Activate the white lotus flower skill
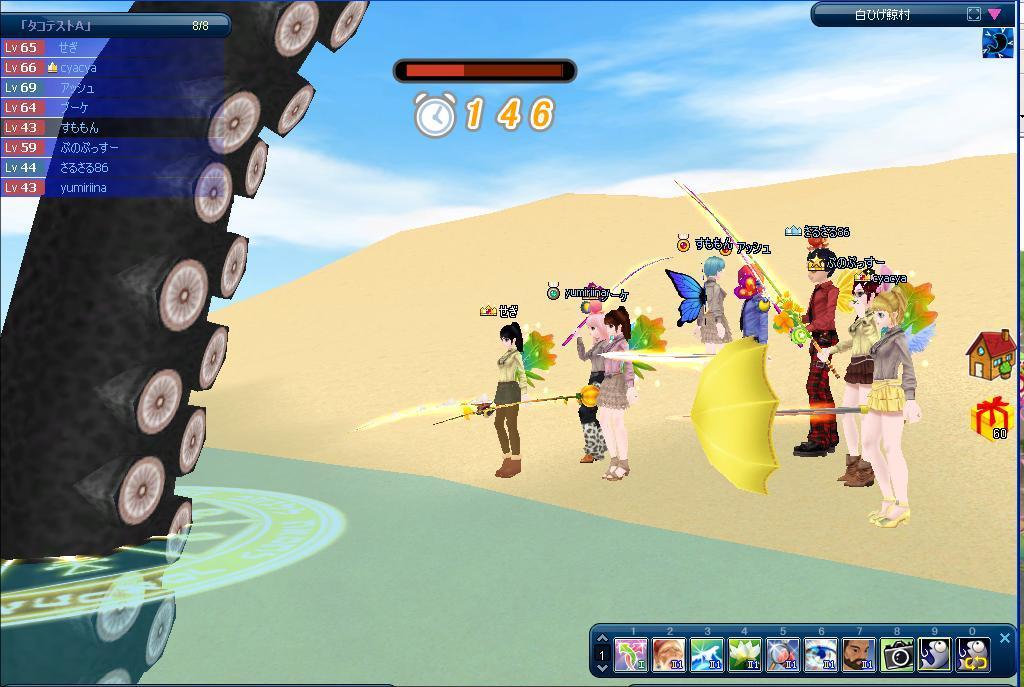Screen dimensions: 1024x687 pos(745,656)
